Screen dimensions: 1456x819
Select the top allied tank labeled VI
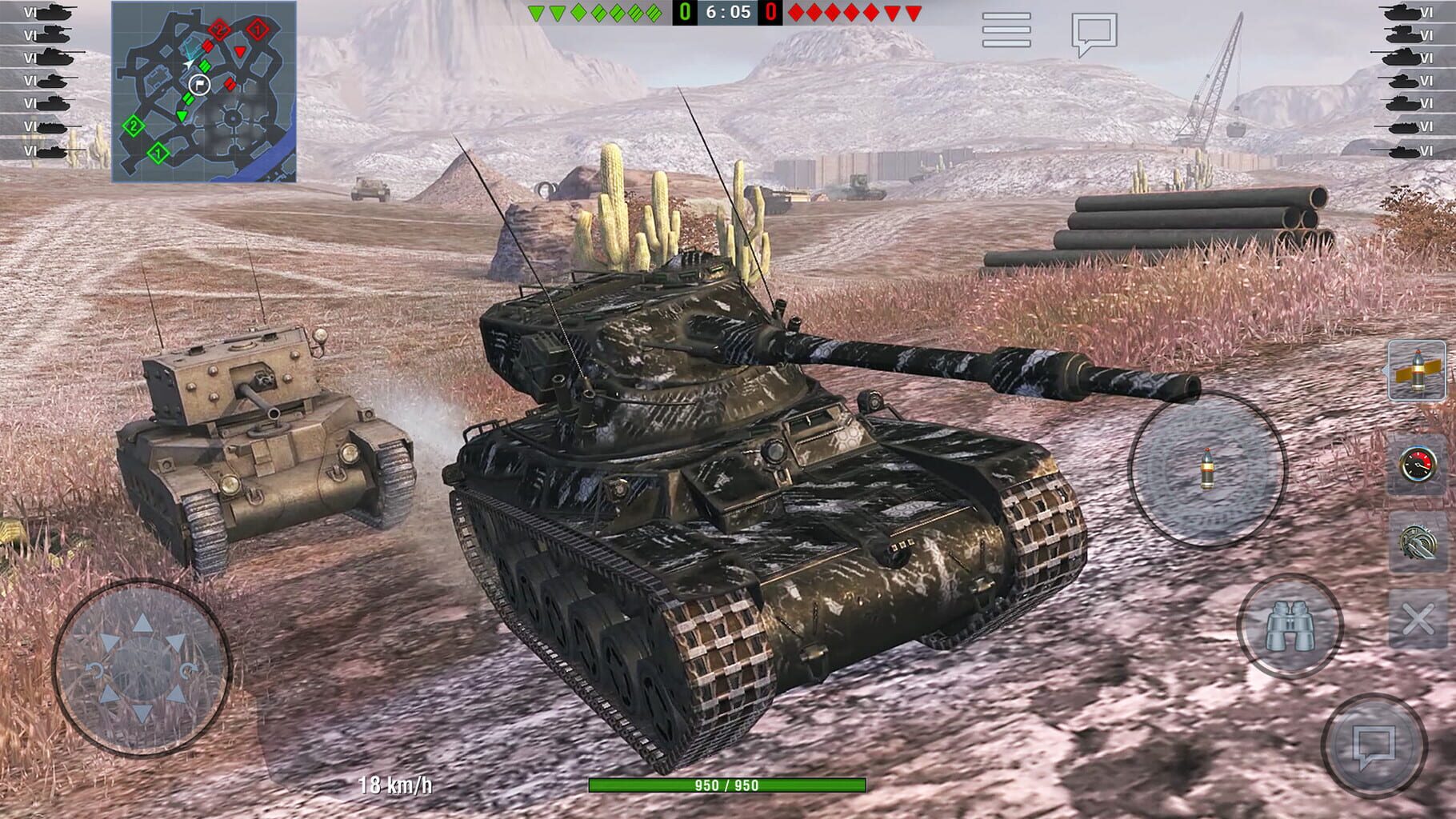tap(44, 11)
